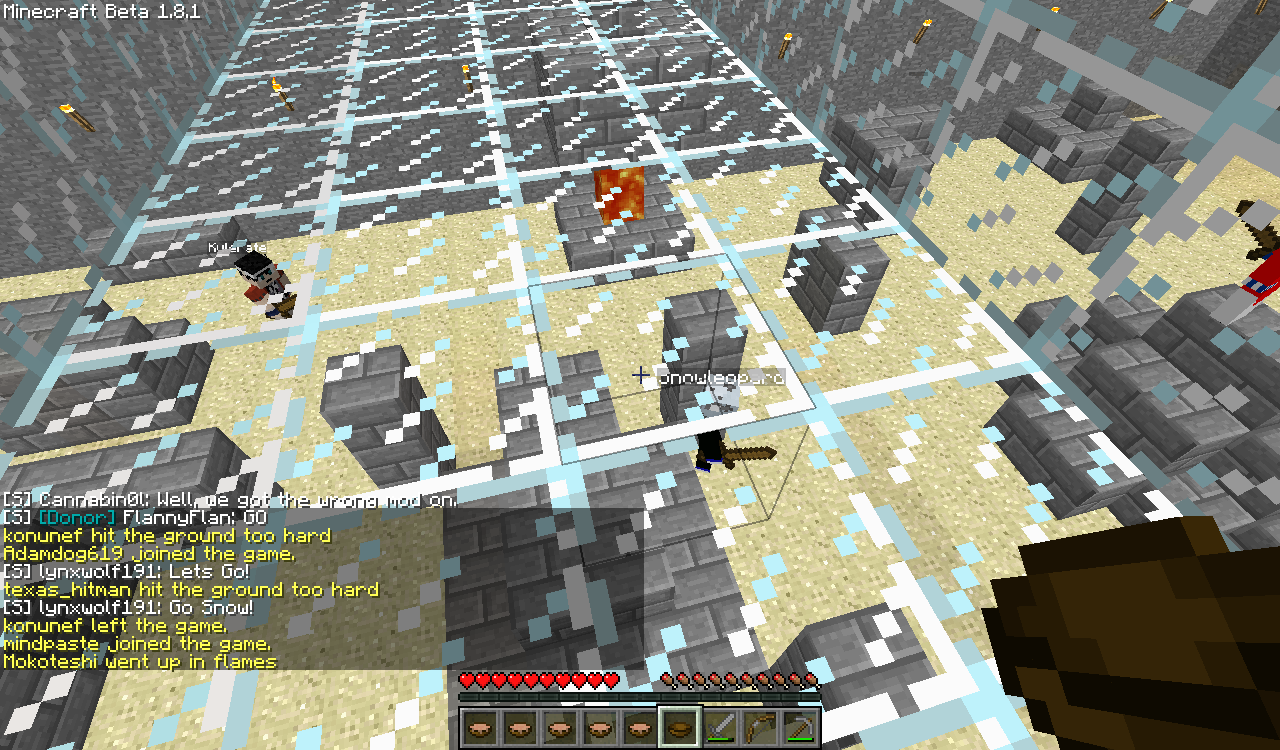
Task: Switch to the iron sword slot
Action: pyautogui.click(x=720, y=727)
